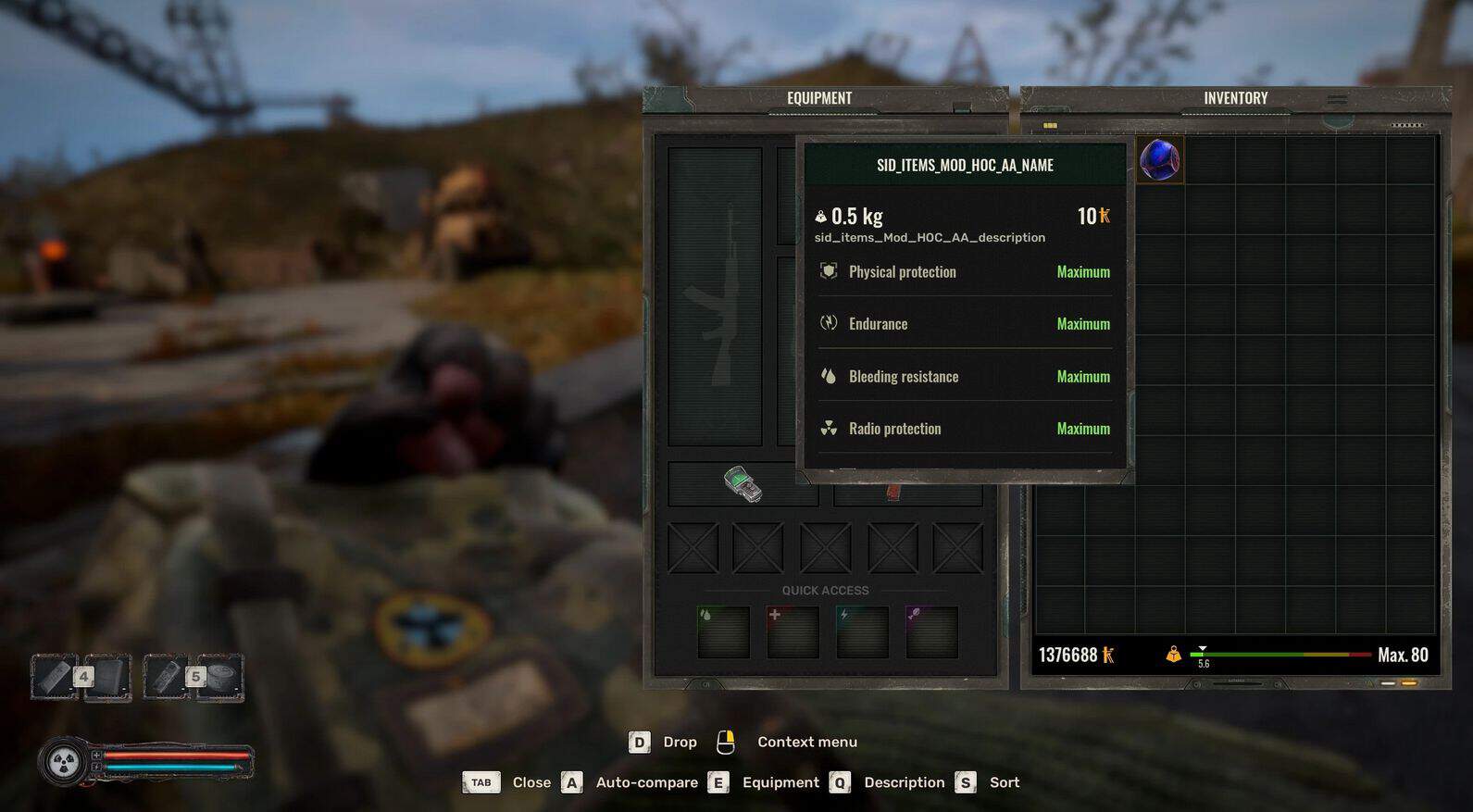Choose the green droplet quick access slot
Image resolution: width=1473 pixels, height=812 pixels.
[723, 631]
